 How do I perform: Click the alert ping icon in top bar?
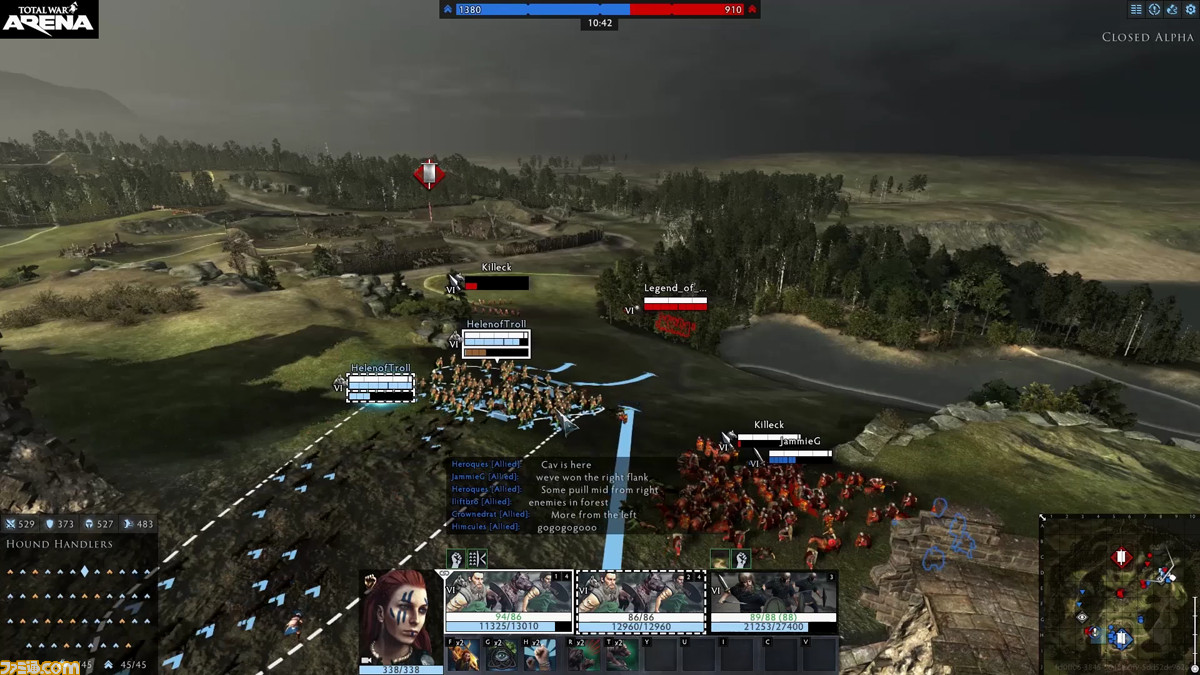click(1153, 9)
